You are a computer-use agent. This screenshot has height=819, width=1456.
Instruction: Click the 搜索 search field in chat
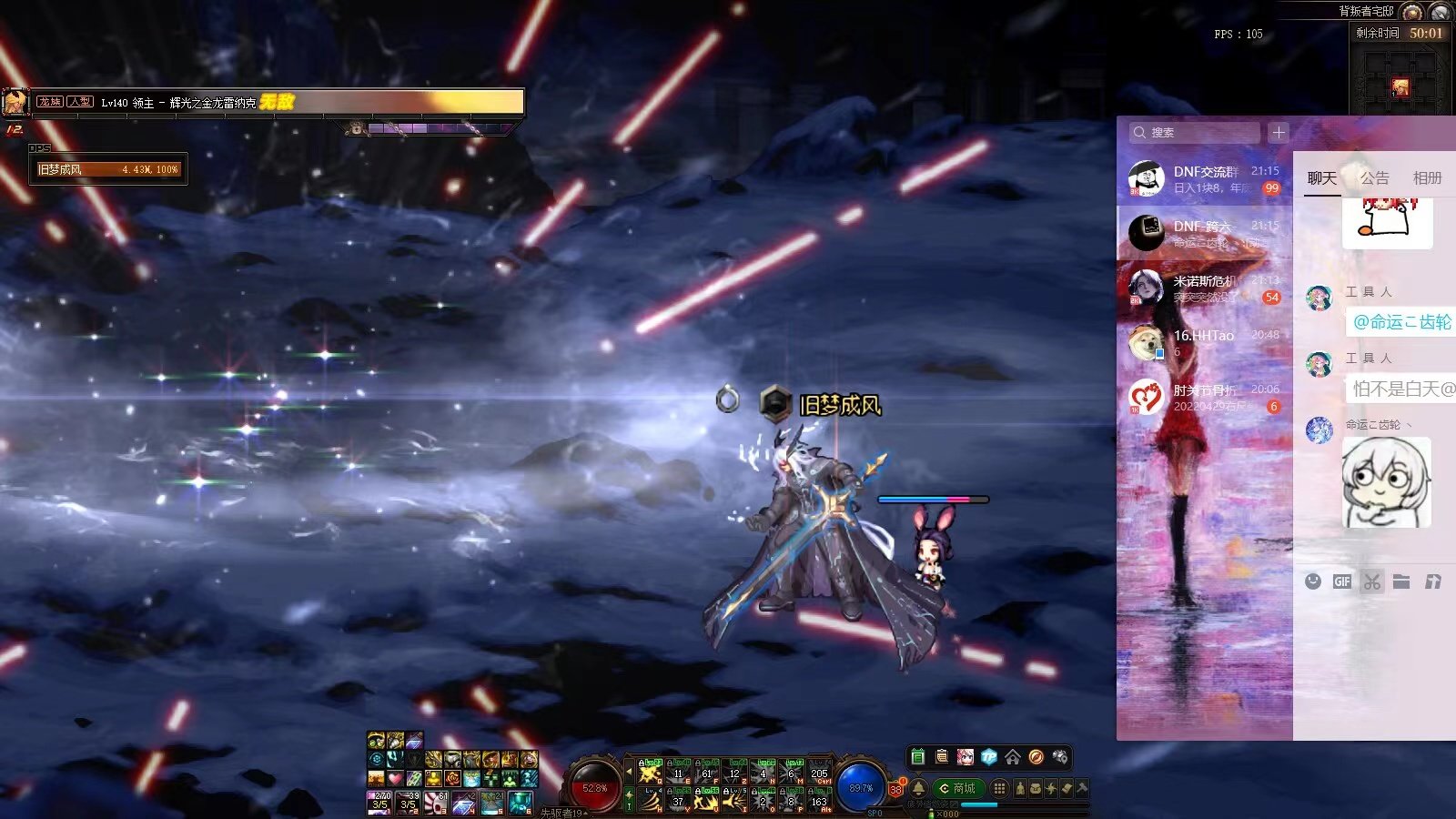pyautogui.click(x=1194, y=133)
